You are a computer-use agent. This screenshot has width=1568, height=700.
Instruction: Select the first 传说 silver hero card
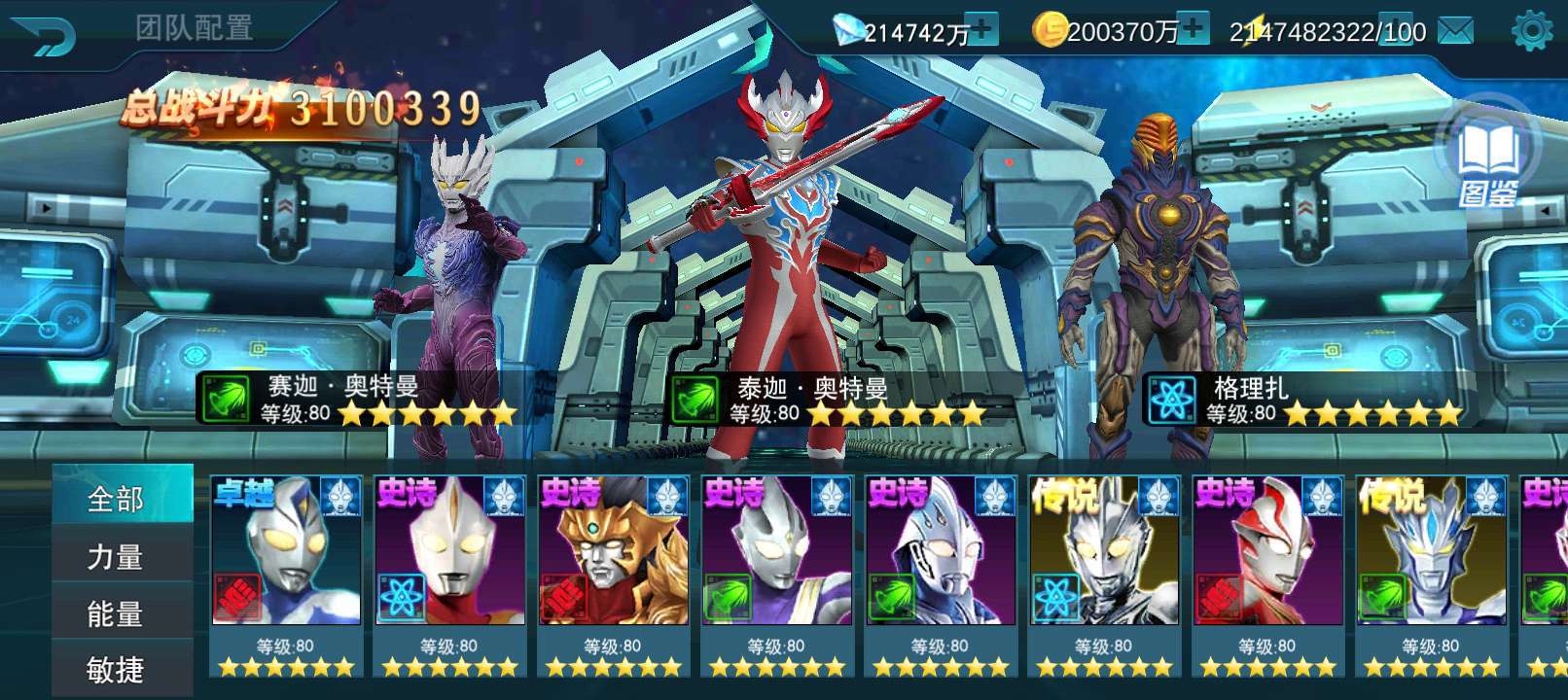pyautogui.click(x=1104, y=574)
